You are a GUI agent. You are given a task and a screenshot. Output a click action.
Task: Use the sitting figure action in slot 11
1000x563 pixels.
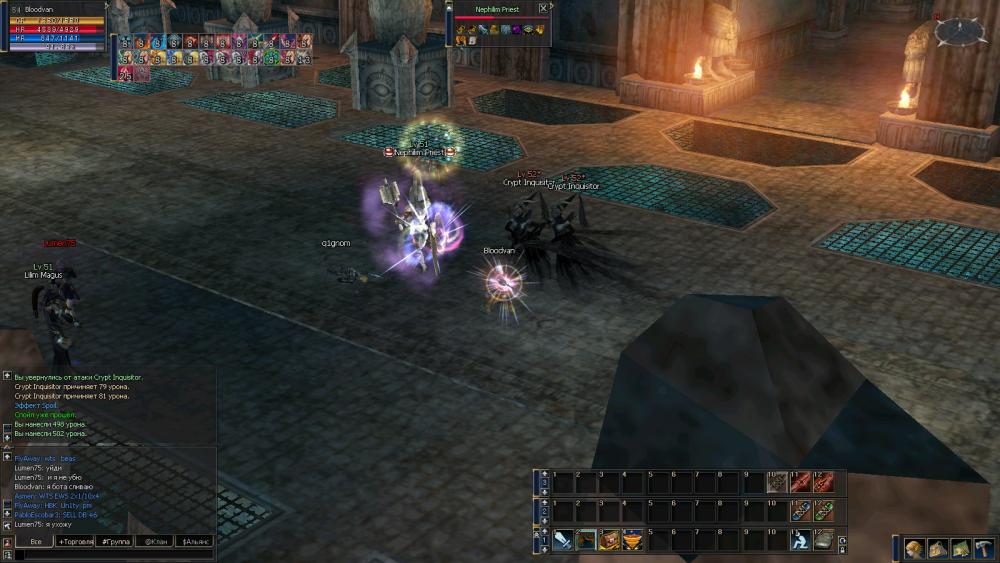coord(800,540)
